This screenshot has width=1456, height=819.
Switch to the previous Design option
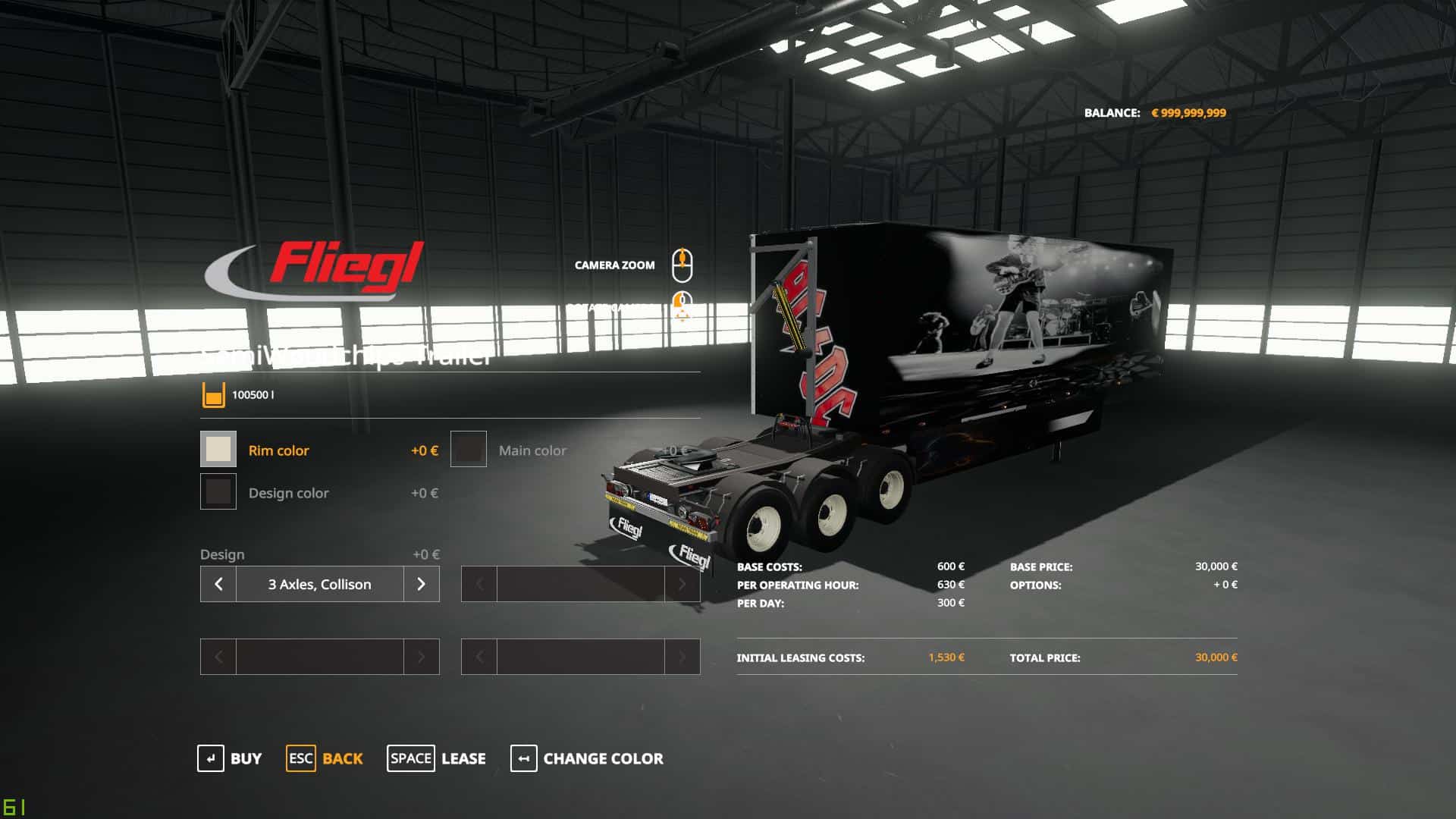pyautogui.click(x=218, y=584)
